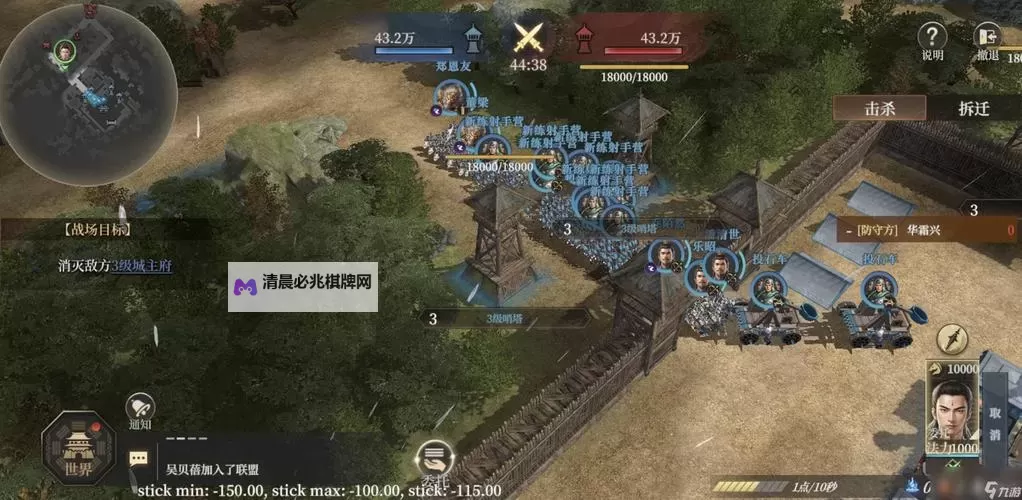Screen dimensions: 1022x500
Task: Click the 吴贝蓓加入了联盟 chat message
Action: [x=213, y=468]
